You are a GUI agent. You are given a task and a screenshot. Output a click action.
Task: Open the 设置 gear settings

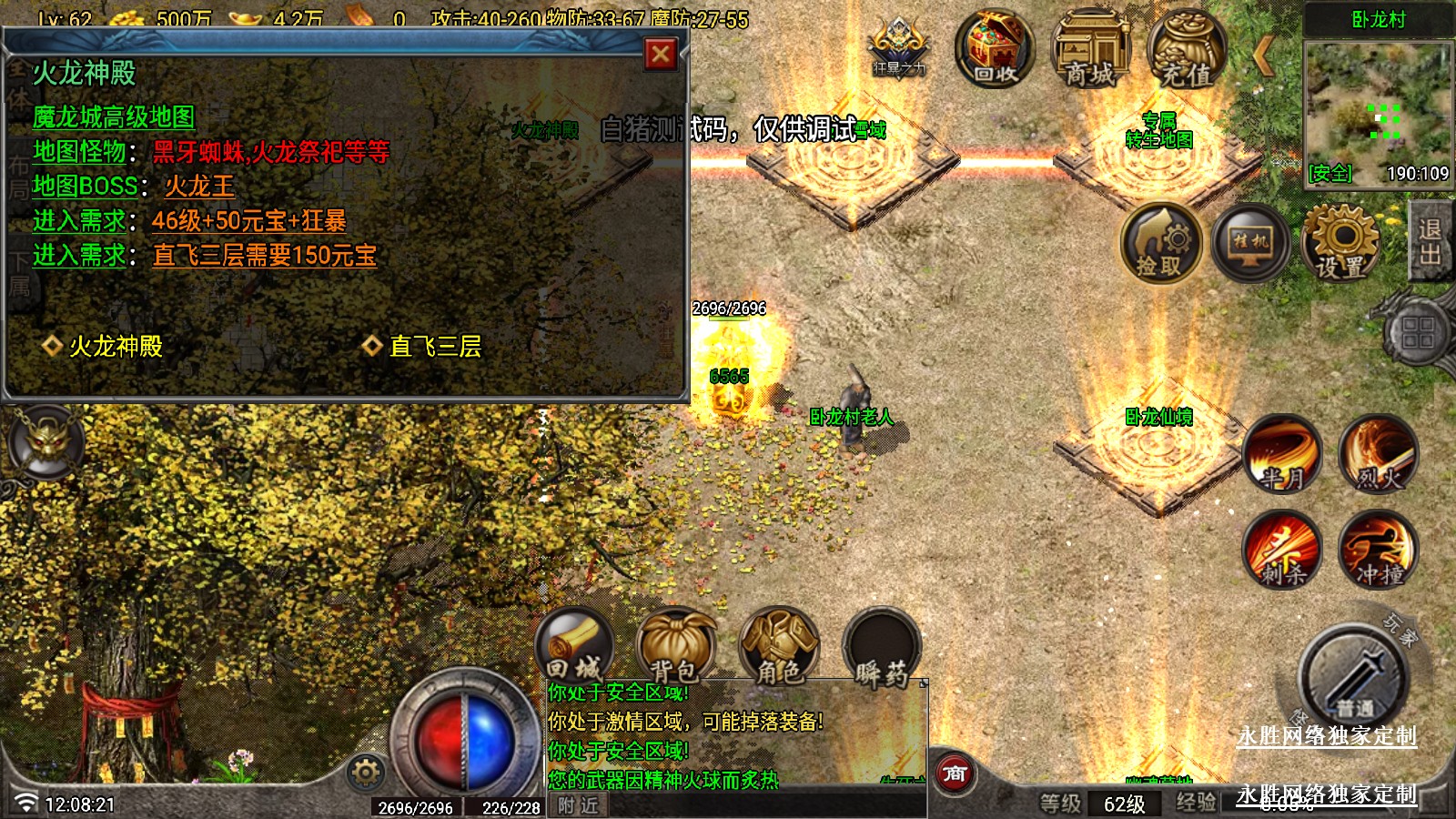[1340, 244]
